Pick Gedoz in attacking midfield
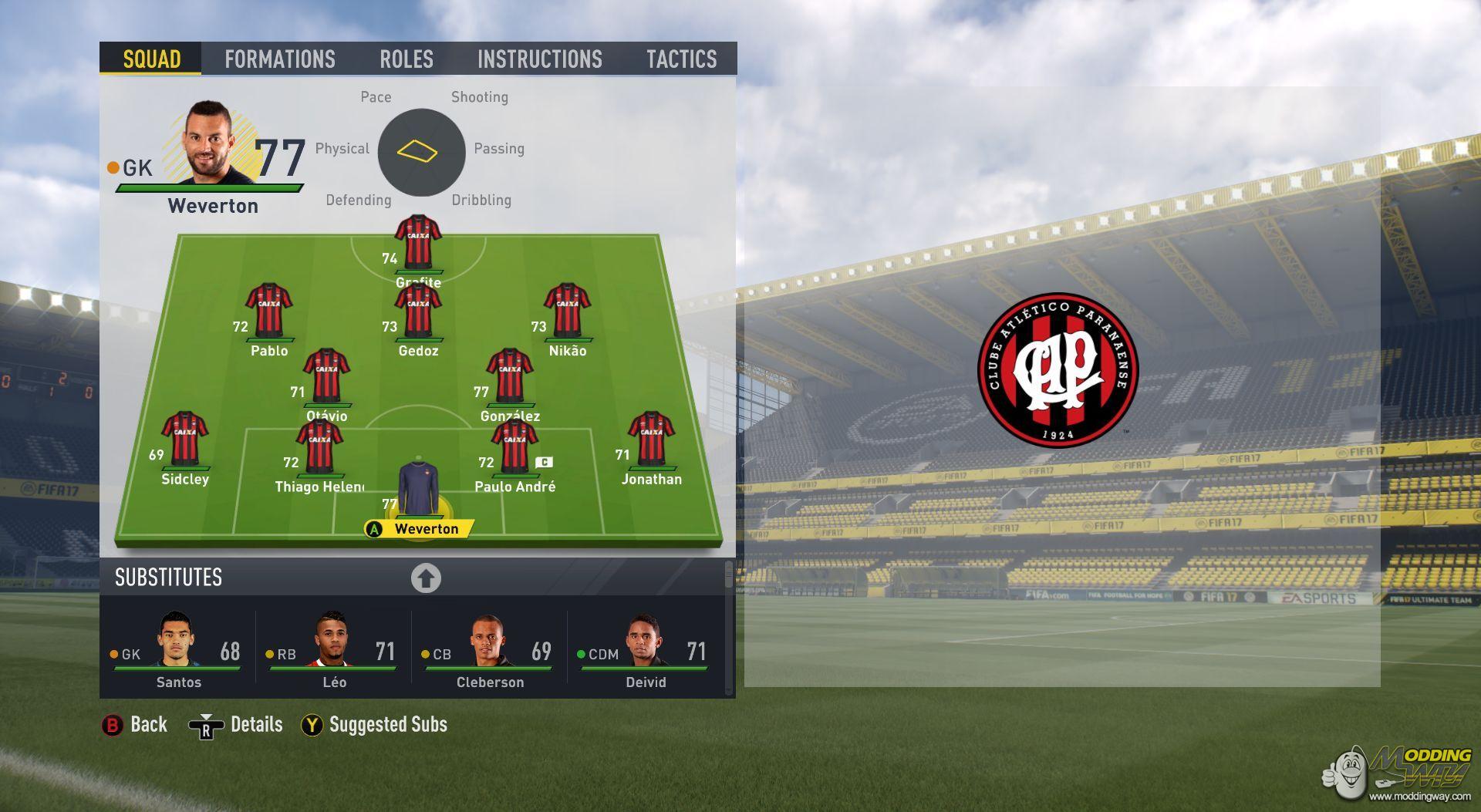This screenshot has width=1481, height=812. click(418, 310)
